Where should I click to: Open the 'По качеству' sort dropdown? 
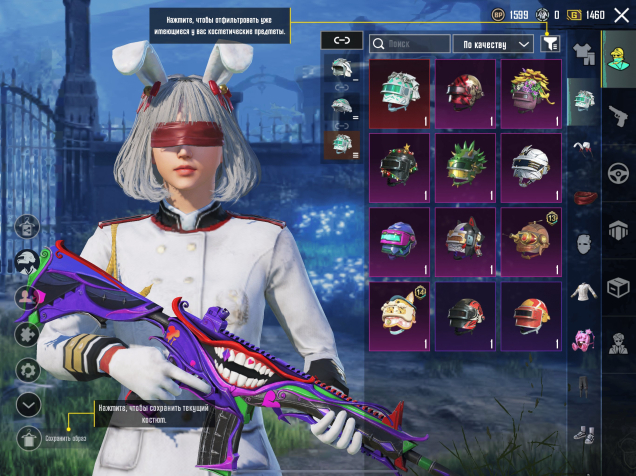(x=494, y=44)
